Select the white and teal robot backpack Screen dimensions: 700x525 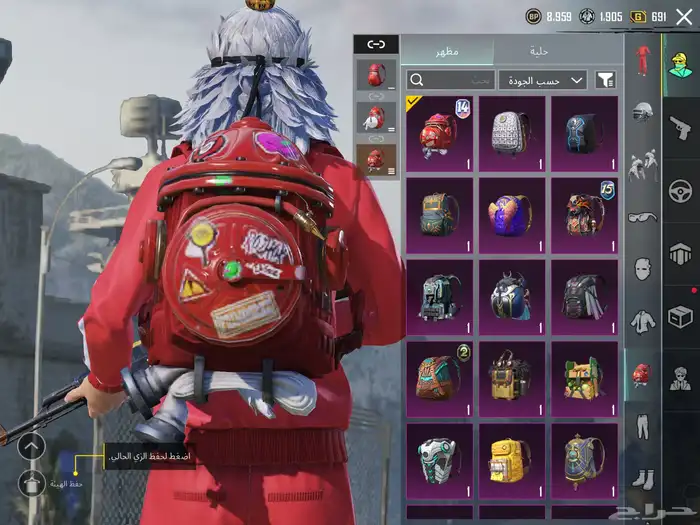click(439, 460)
